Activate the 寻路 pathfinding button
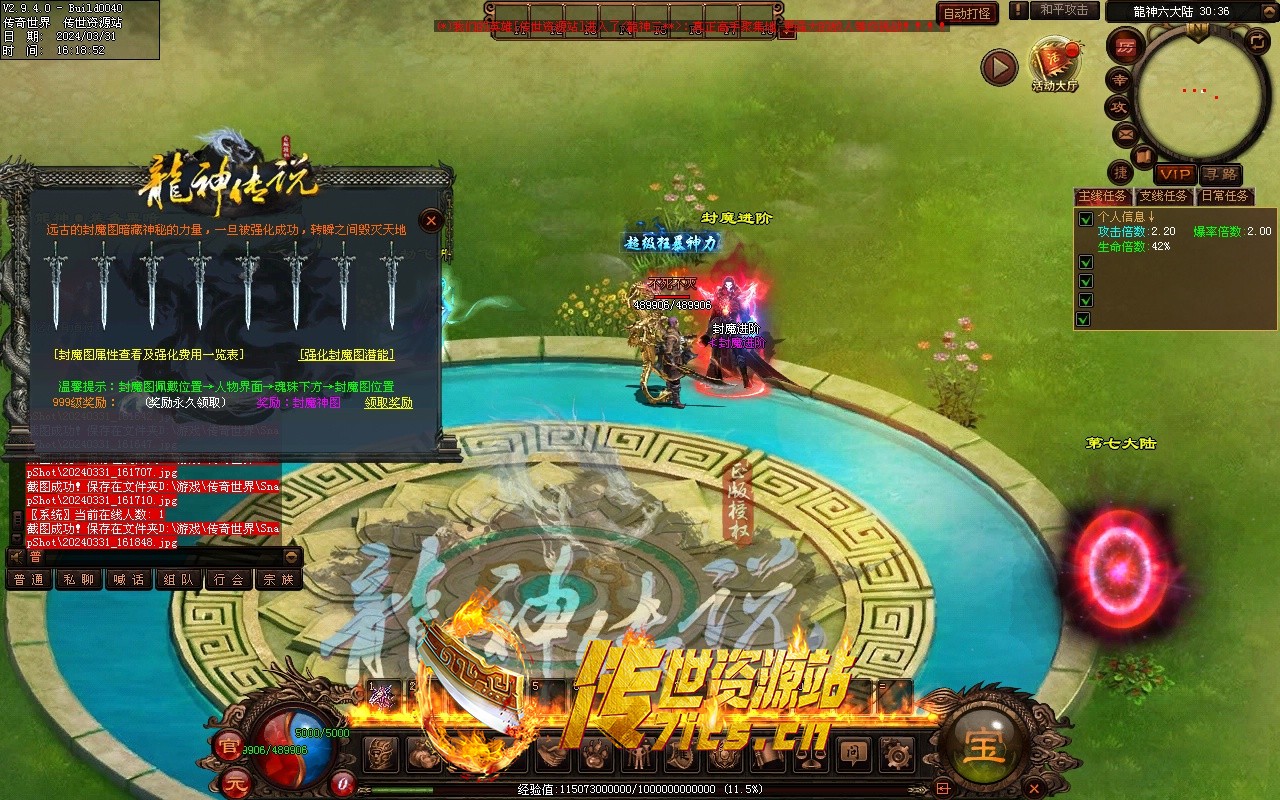 coord(1220,175)
